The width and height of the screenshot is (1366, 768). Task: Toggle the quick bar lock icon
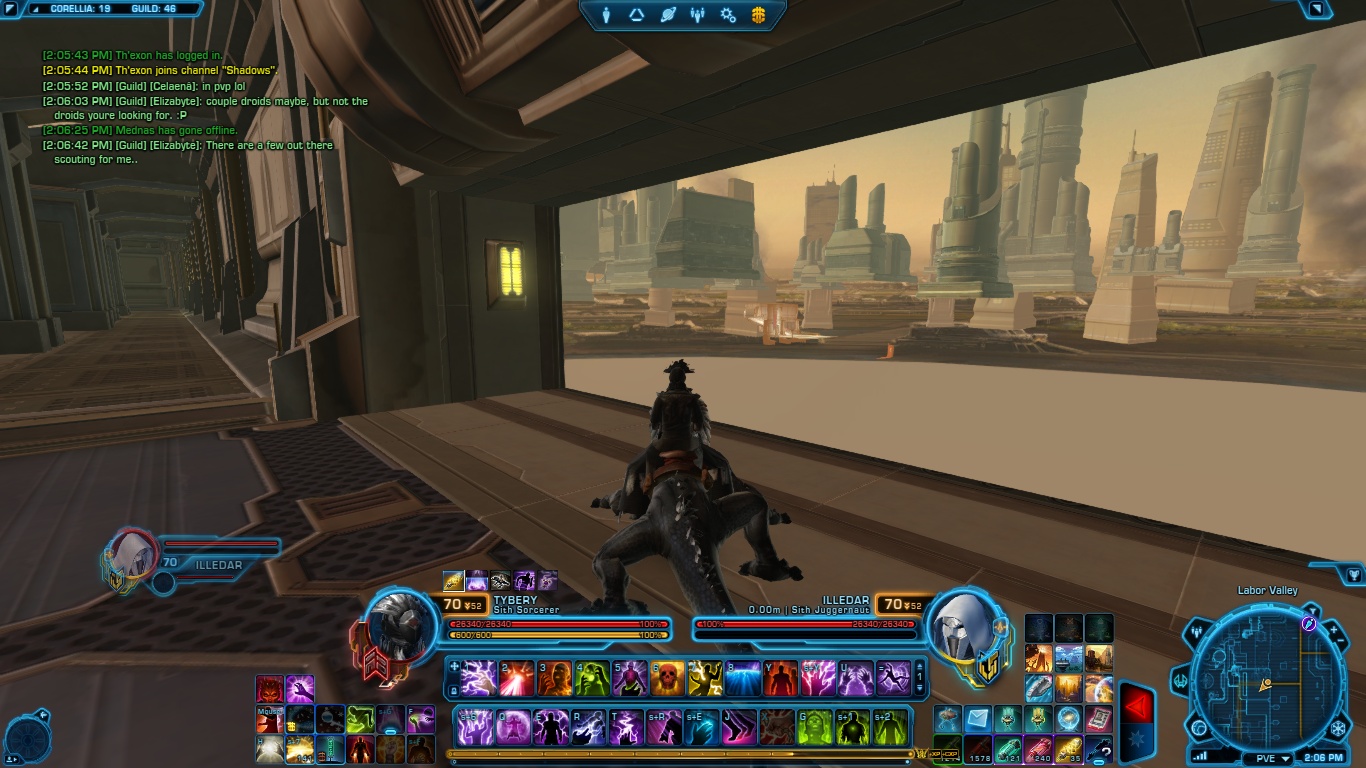[x=454, y=689]
